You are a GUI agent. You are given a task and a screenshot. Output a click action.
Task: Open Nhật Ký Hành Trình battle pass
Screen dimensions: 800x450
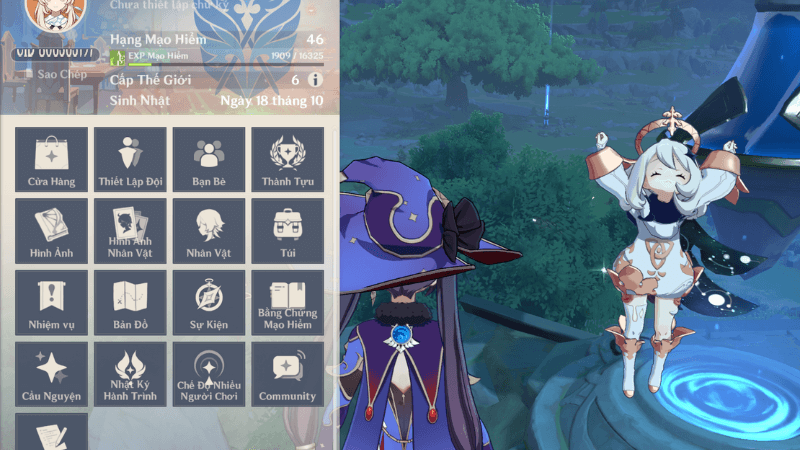tap(130, 374)
